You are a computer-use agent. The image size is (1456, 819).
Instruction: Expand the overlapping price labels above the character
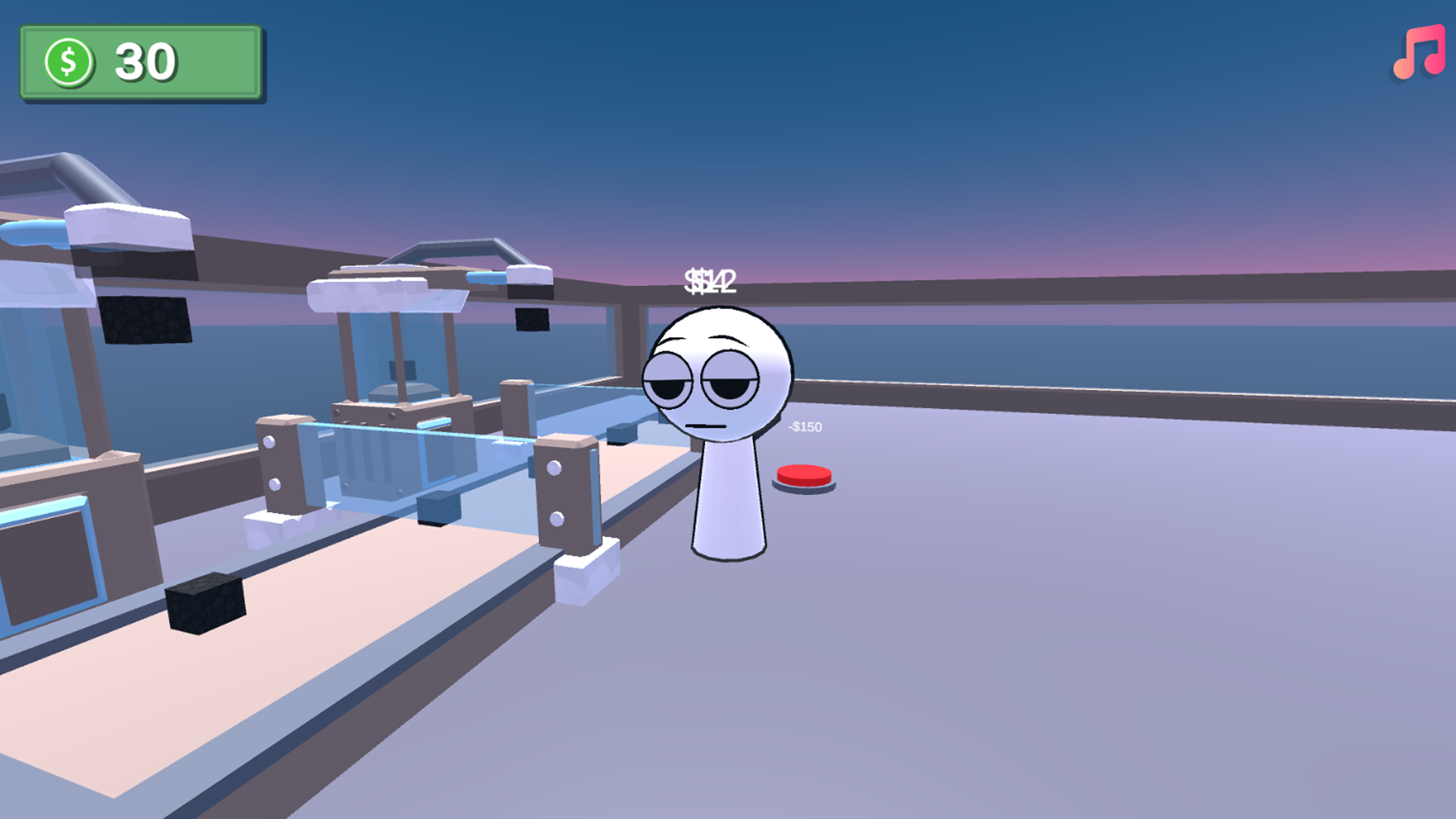(x=711, y=282)
